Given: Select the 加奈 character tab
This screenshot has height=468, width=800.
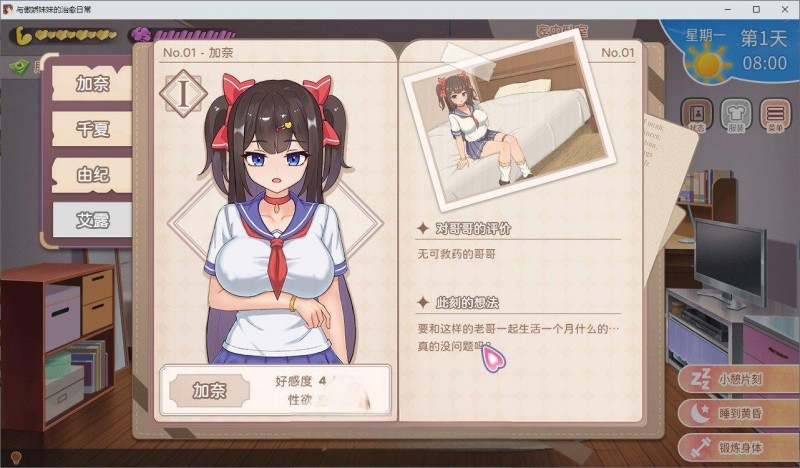Looking at the screenshot, I should [x=92, y=83].
